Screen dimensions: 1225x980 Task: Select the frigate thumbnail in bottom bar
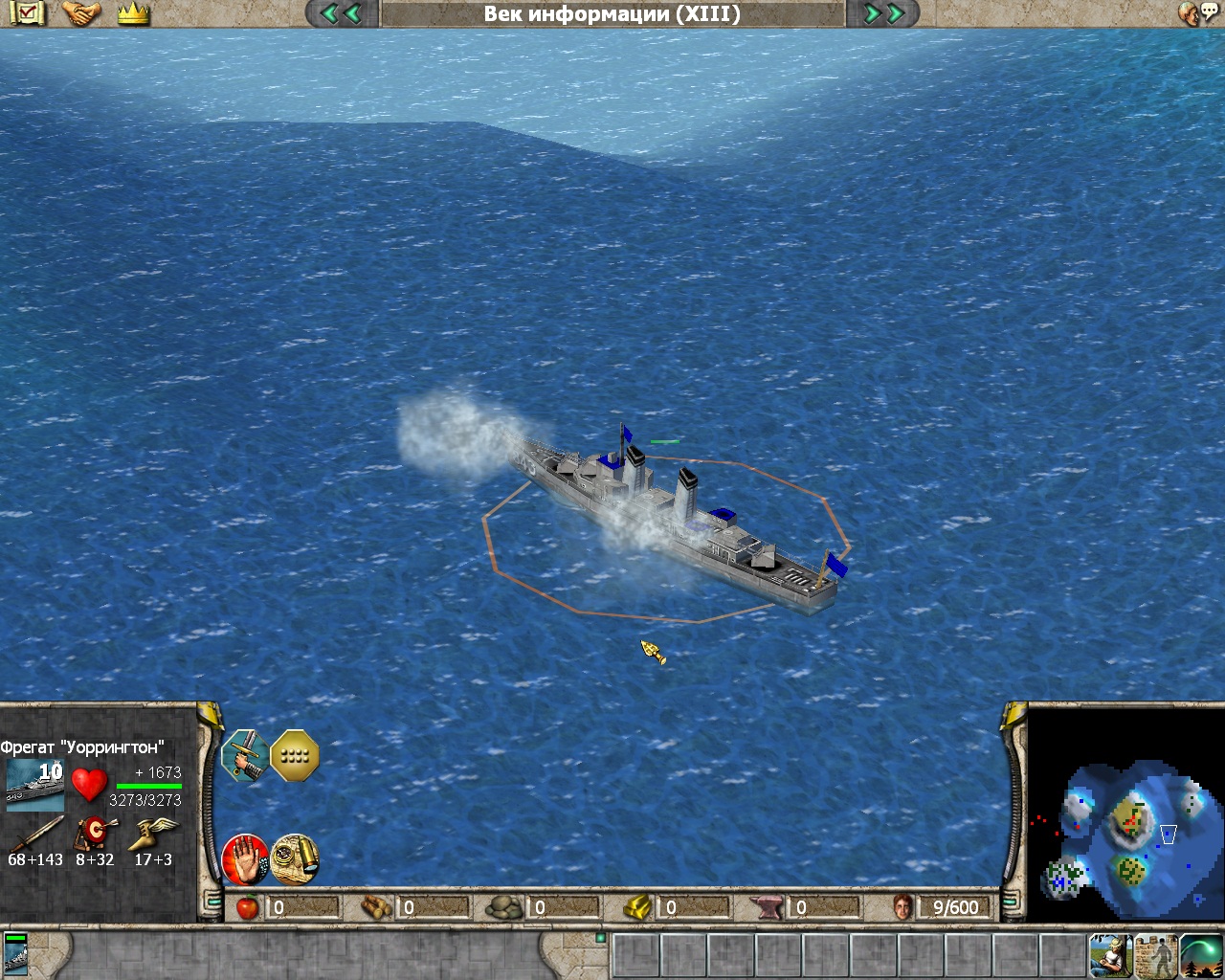pos(16,955)
